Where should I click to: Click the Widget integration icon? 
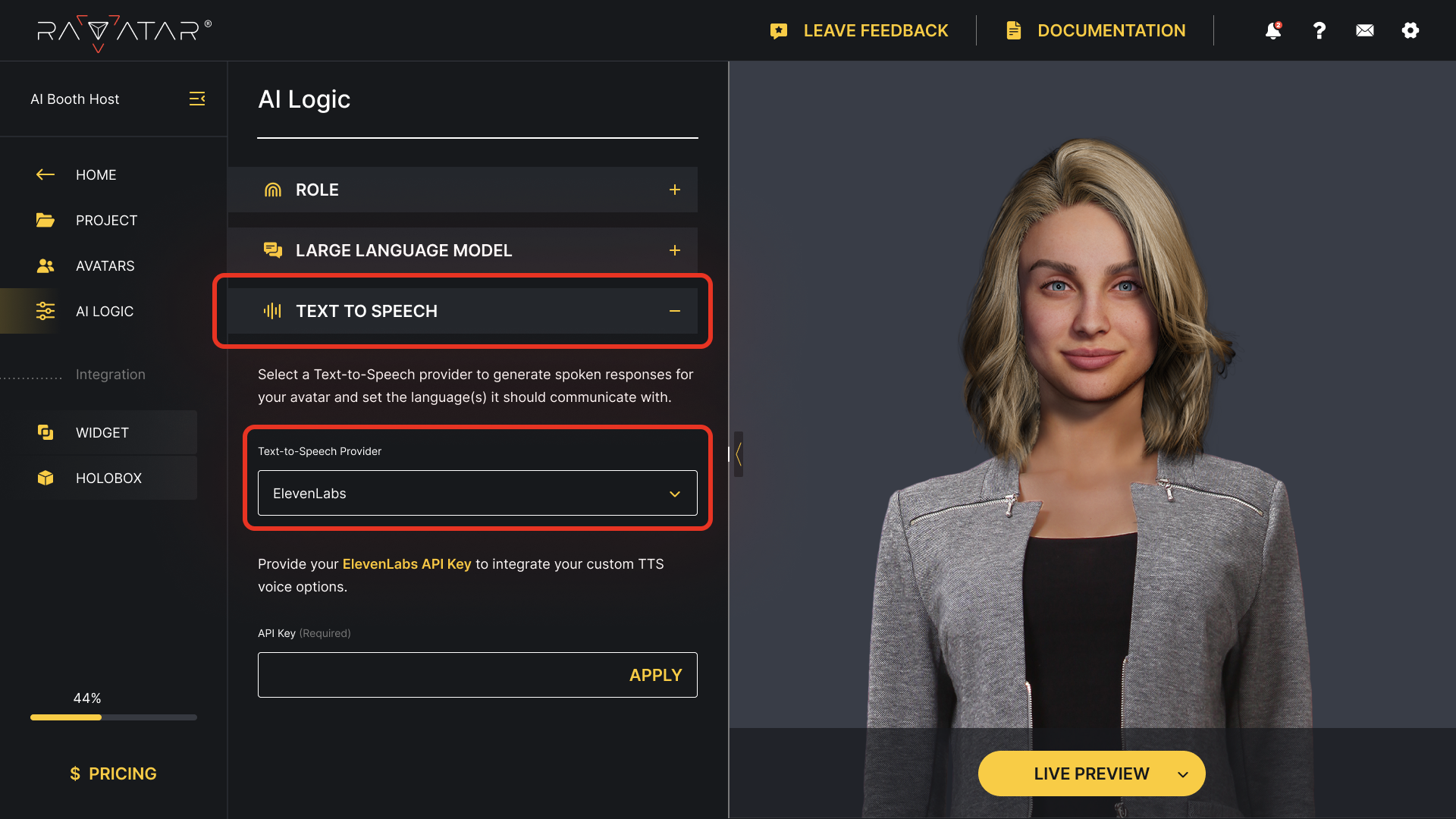[45, 432]
